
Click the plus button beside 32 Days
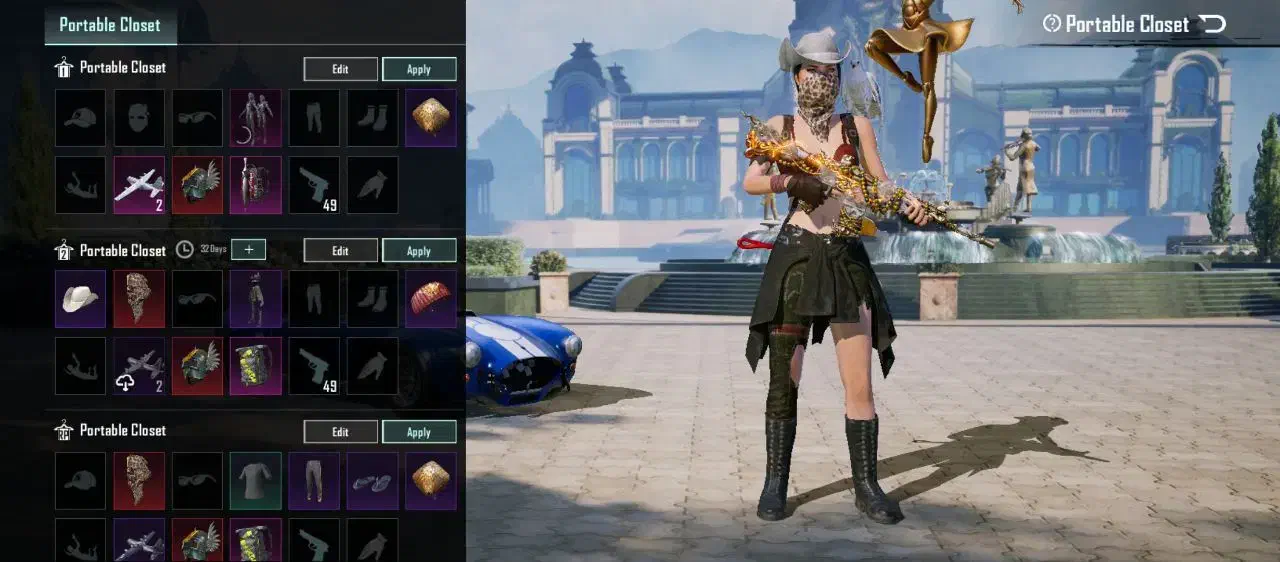248,250
